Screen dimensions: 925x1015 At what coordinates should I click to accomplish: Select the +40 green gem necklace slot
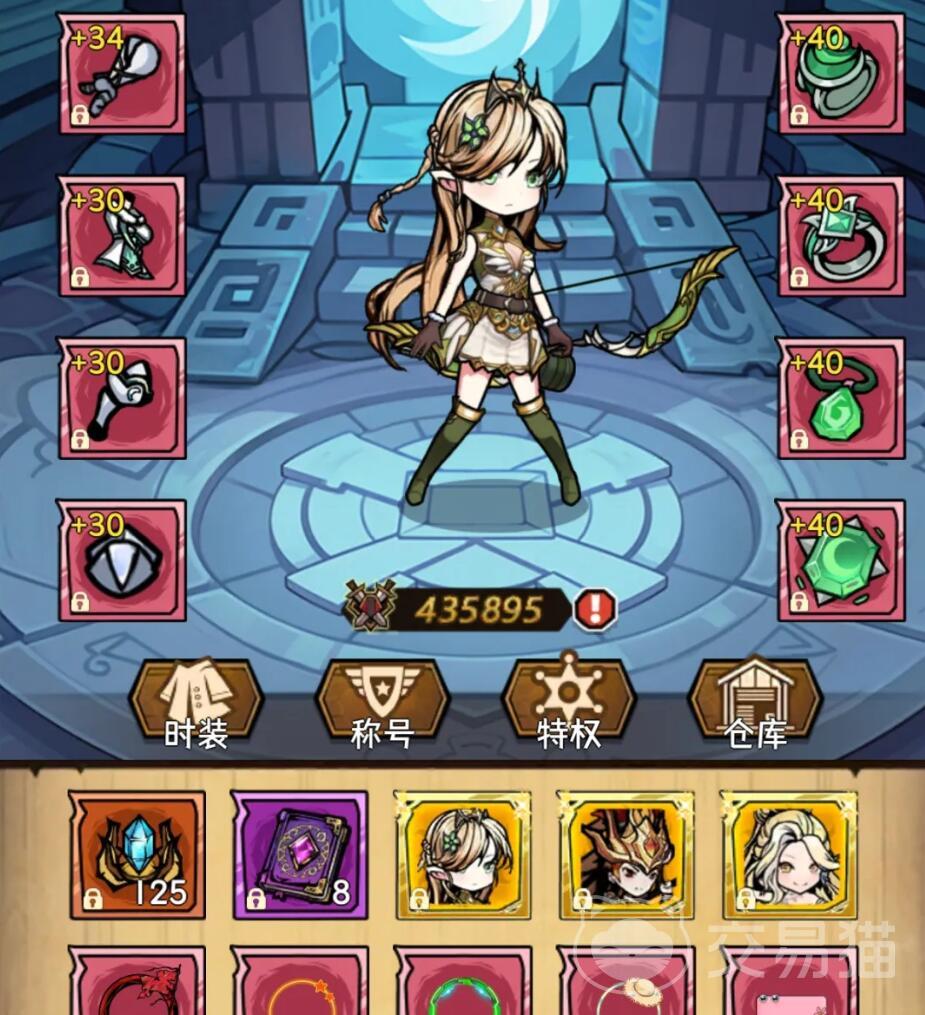point(840,398)
